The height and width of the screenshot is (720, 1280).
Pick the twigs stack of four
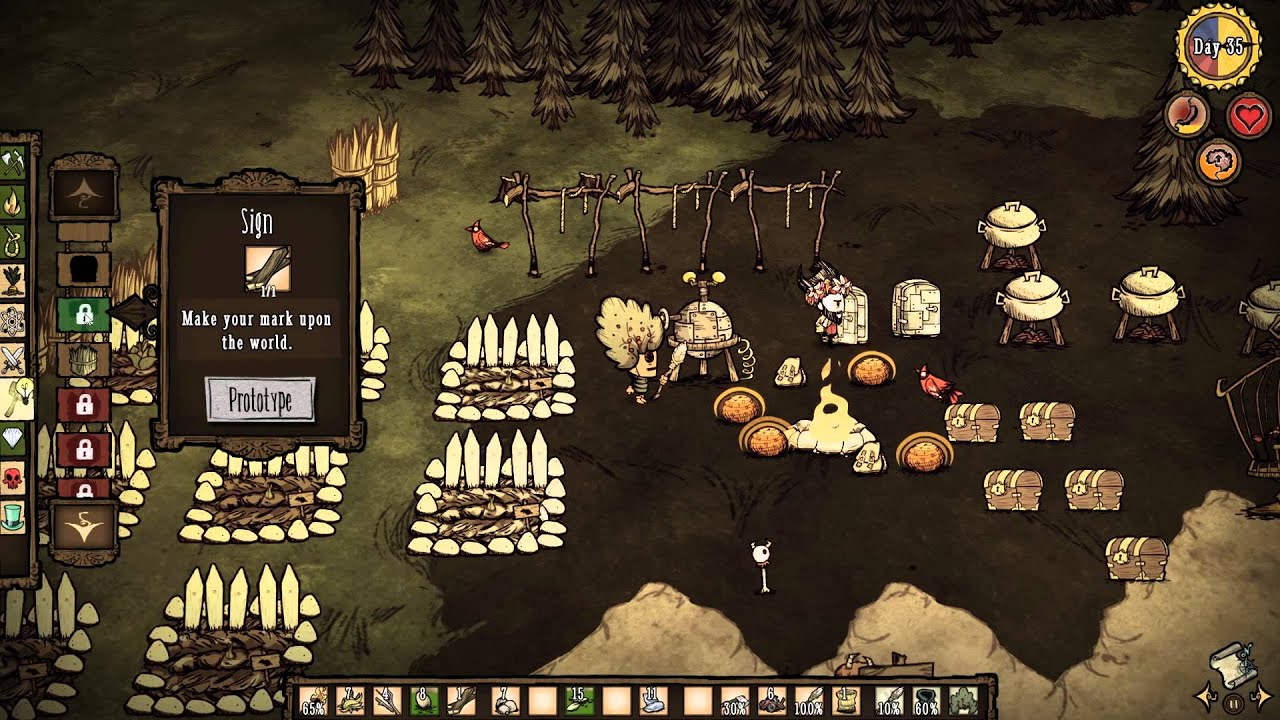click(x=386, y=699)
